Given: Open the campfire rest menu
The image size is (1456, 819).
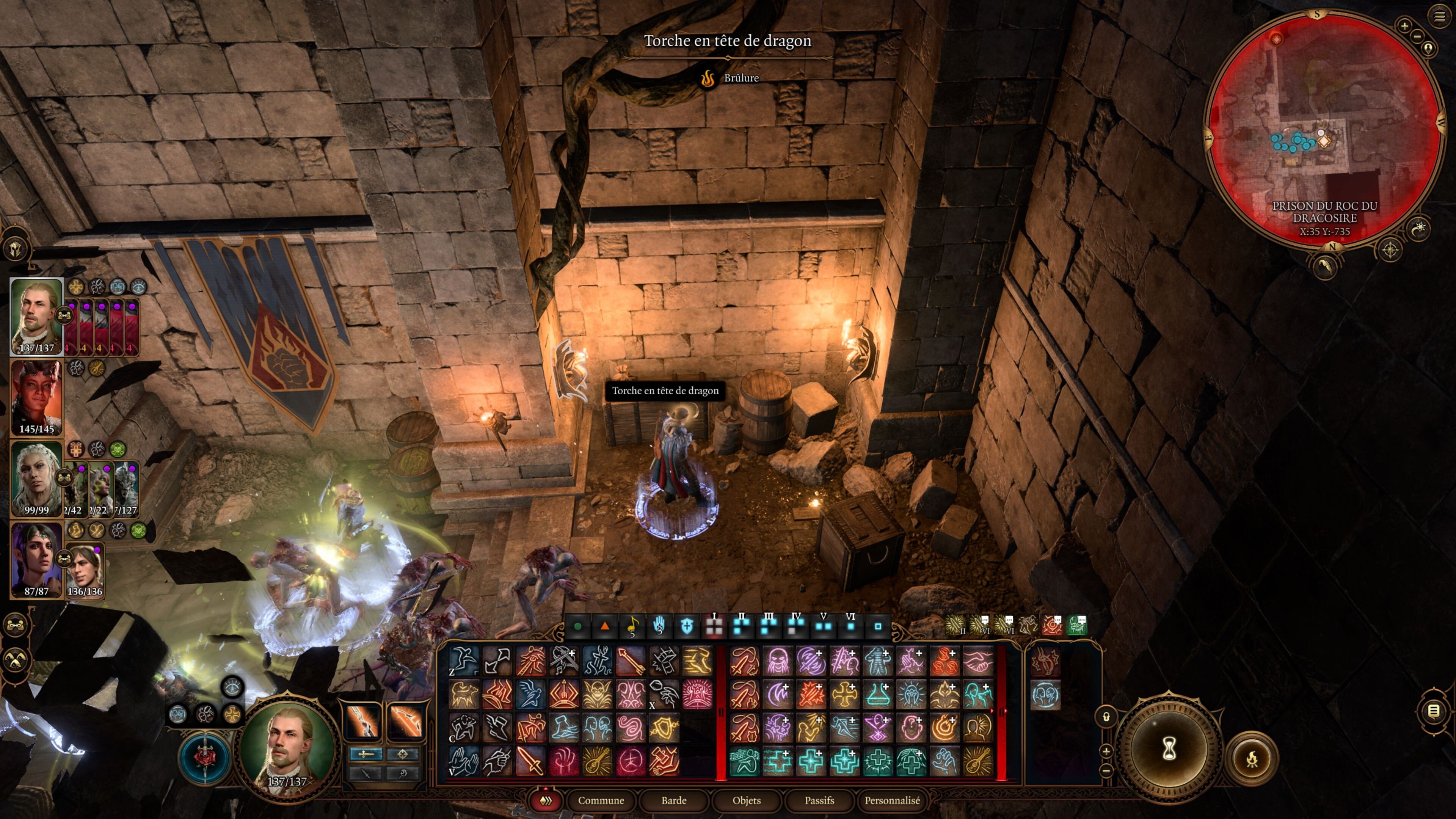Looking at the screenshot, I should (x=1251, y=758).
